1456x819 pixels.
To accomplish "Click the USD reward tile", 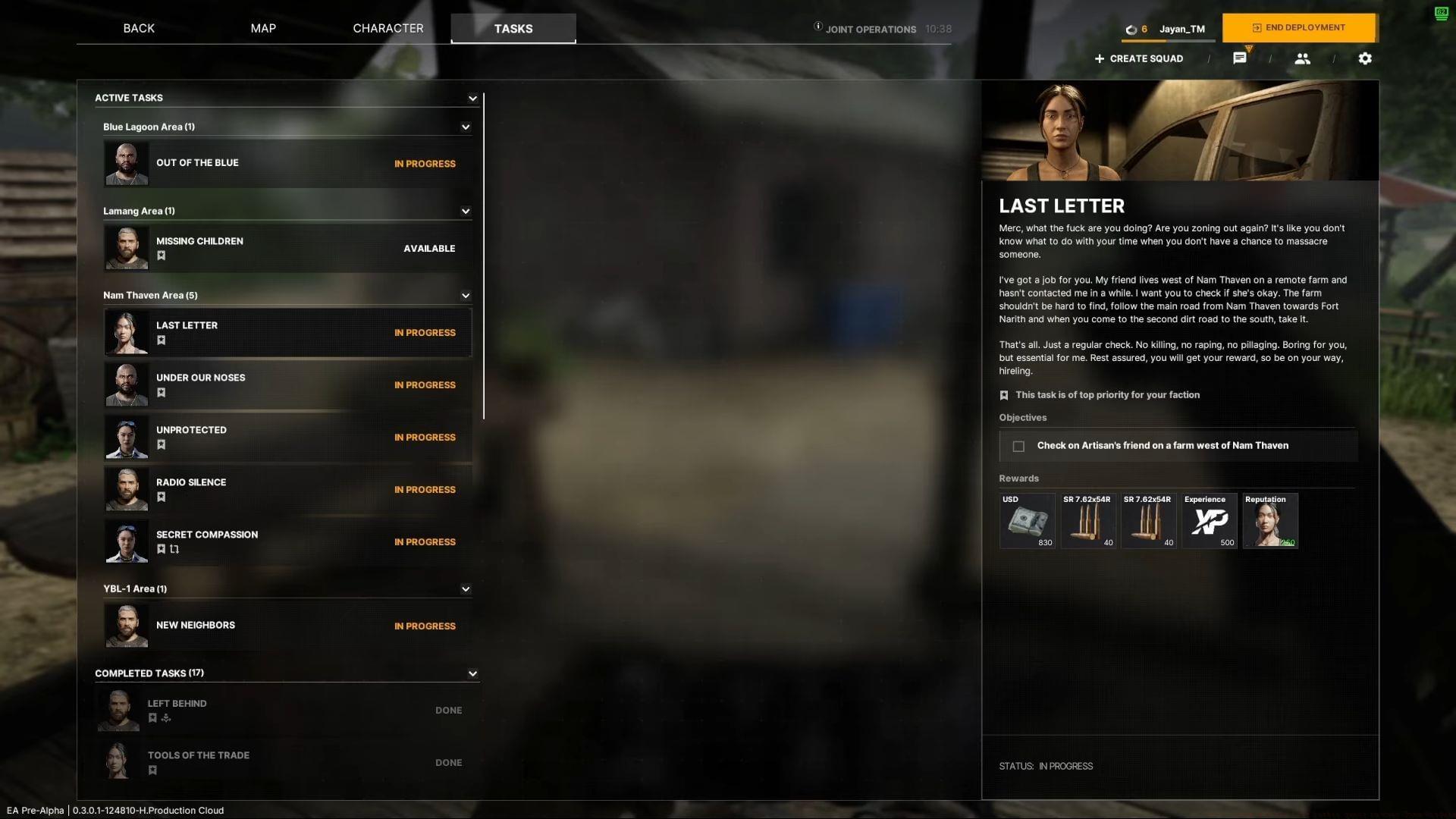I will (x=1027, y=520).
